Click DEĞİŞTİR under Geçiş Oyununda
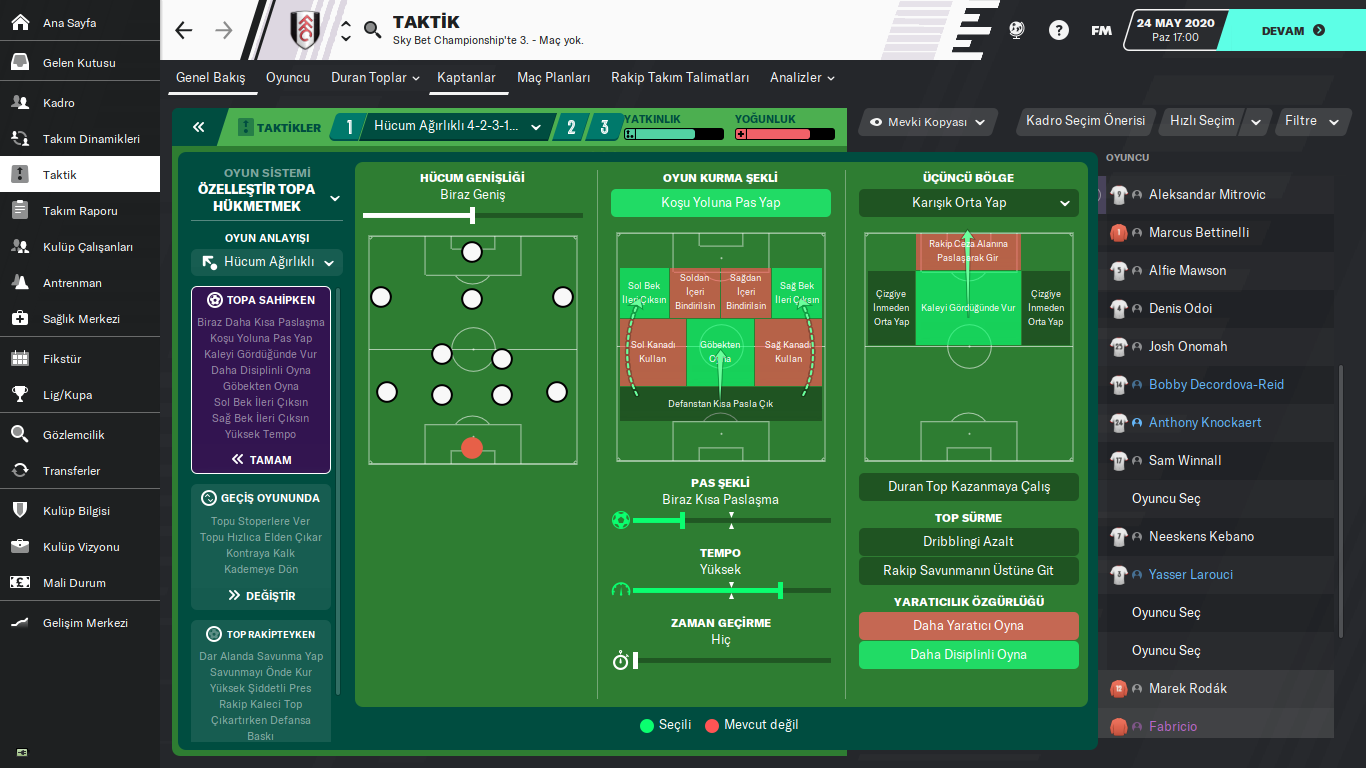This screenshot has width=1366, height=768. [261, 596]
